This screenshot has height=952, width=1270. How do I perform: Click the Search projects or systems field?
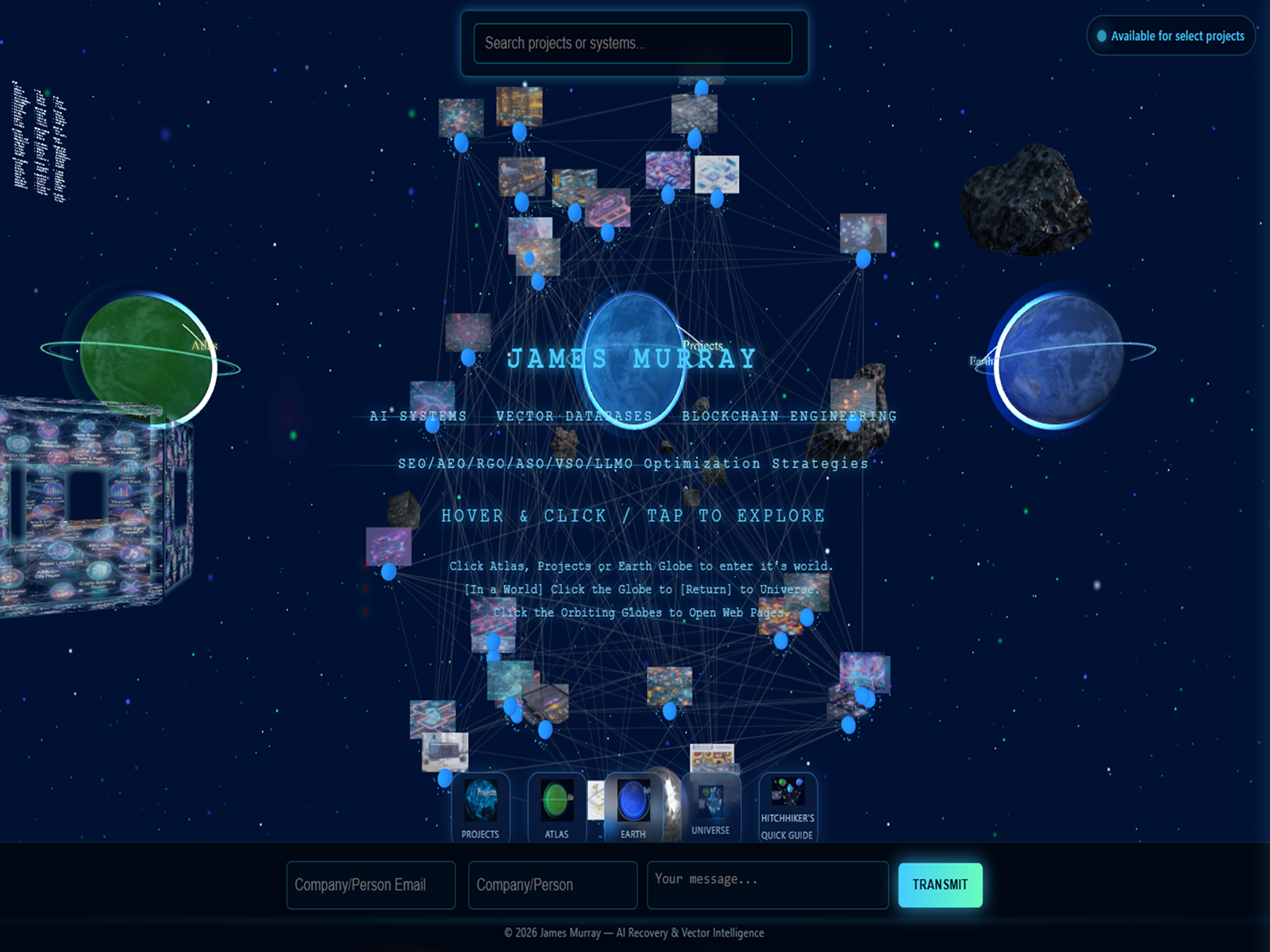633,44
